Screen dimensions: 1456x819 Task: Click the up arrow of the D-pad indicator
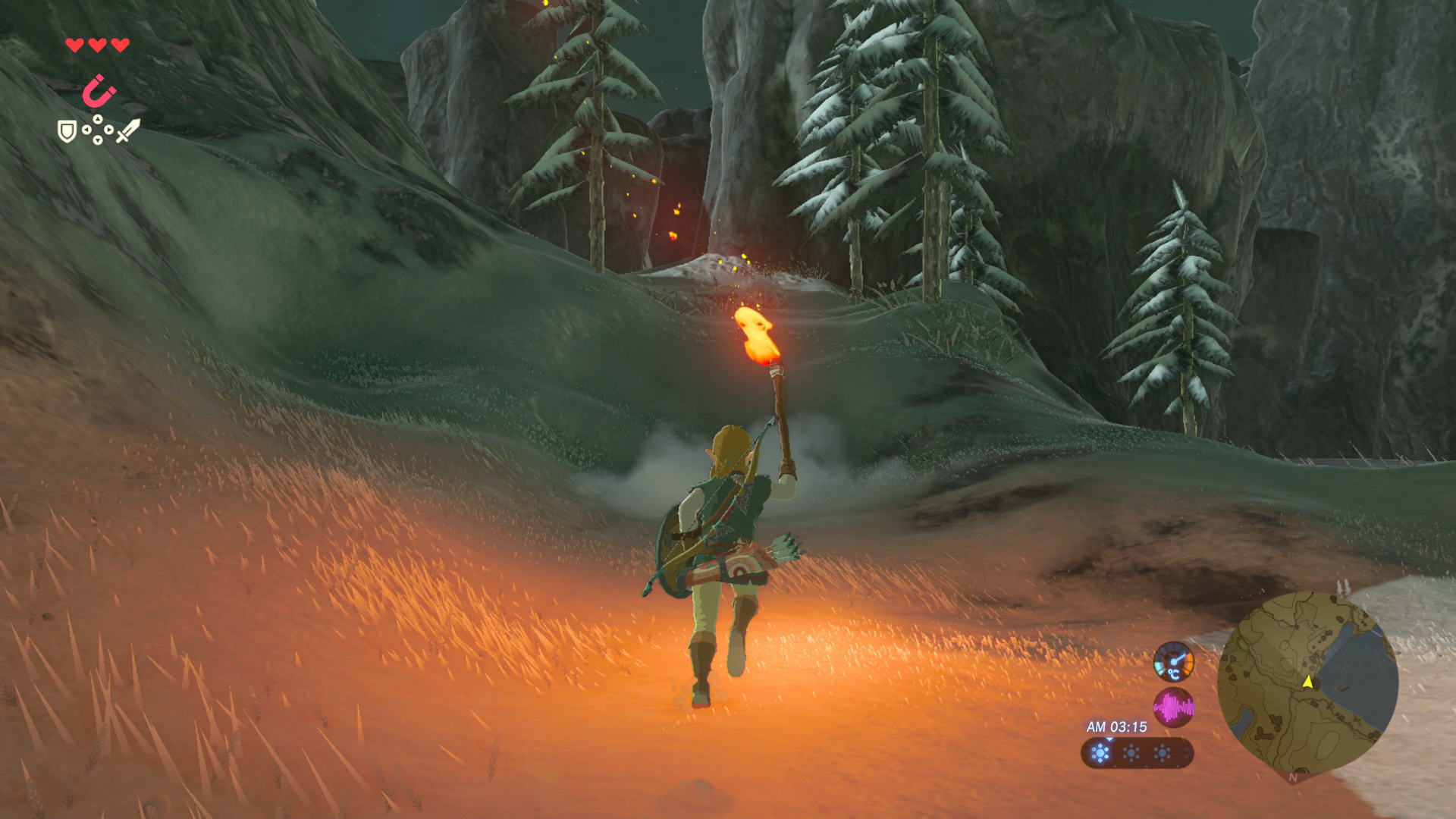[98, 118]
